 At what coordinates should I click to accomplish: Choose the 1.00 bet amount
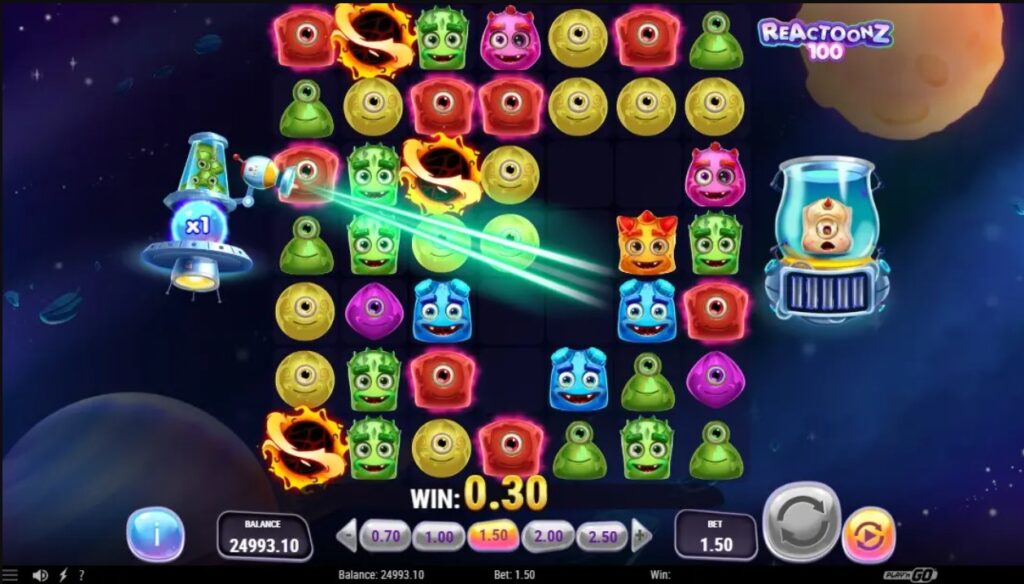point(438,536)
